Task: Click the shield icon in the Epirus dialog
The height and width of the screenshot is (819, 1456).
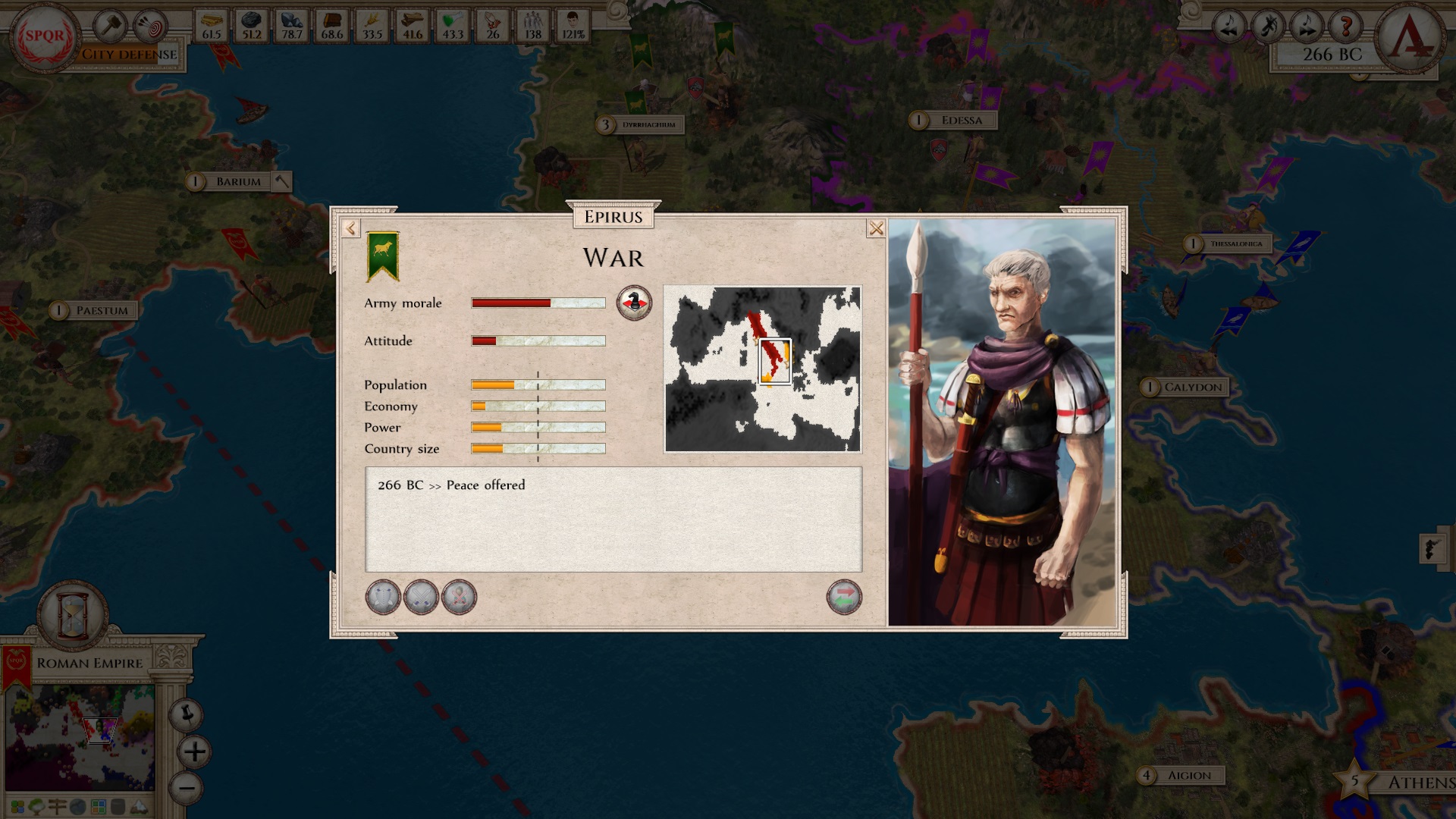Action: tap(383, 597)
